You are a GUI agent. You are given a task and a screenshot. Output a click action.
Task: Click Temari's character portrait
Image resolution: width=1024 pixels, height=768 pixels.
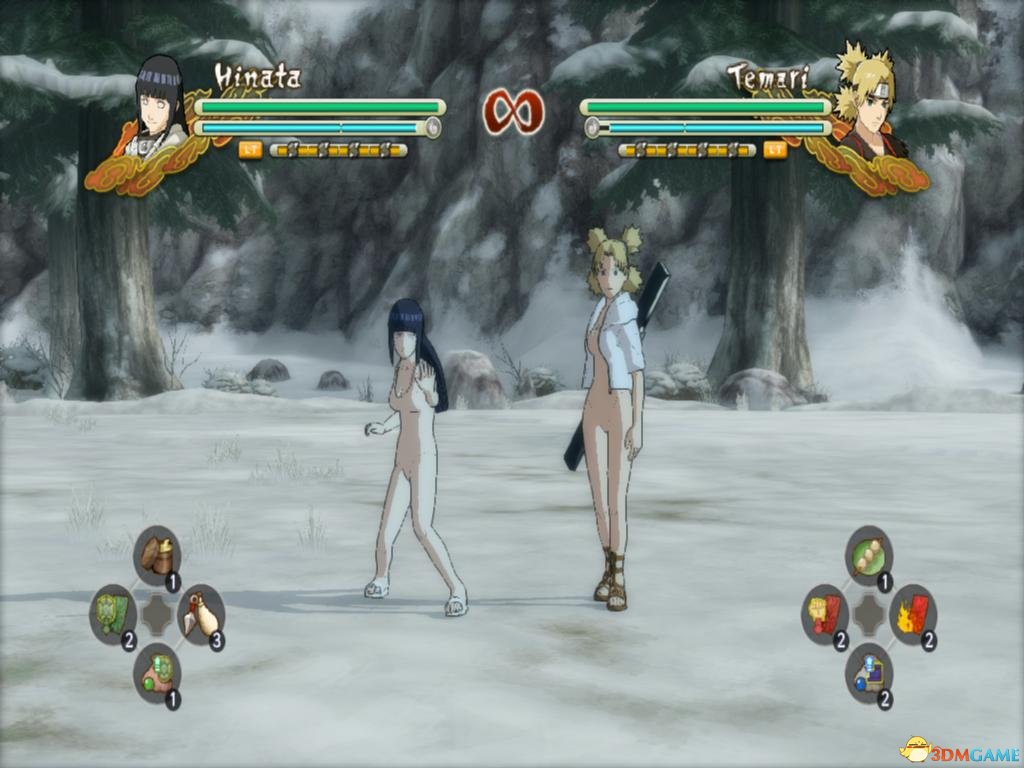(x=866, y=100)
